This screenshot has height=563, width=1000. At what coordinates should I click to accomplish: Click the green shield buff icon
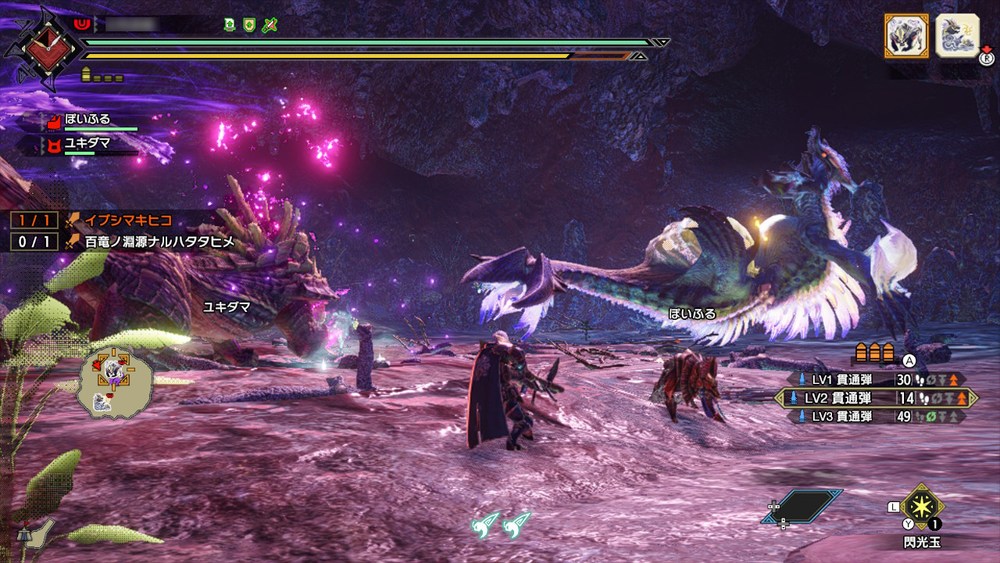248,24
